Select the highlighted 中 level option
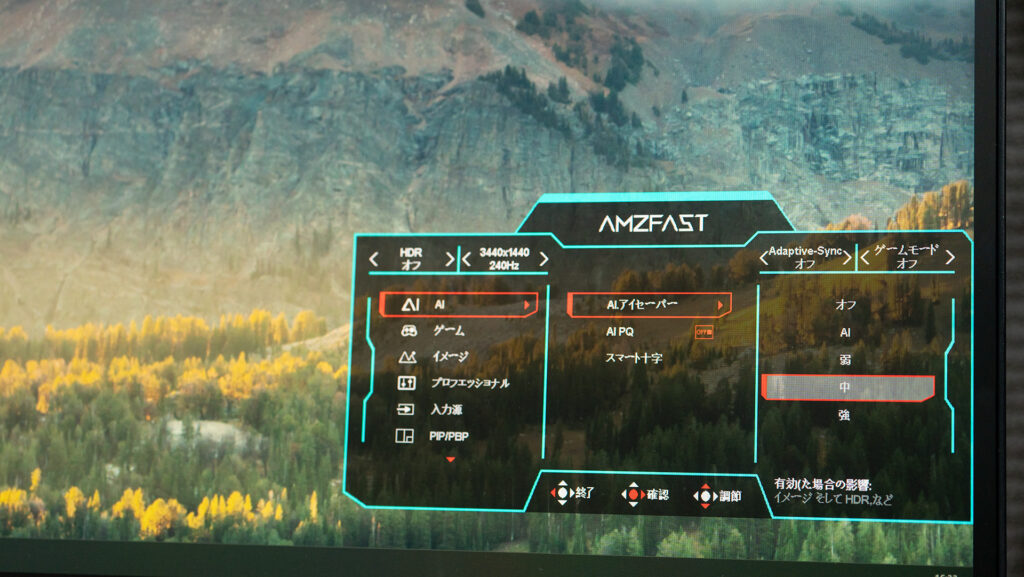Viewport: 1024px width, 577px height. click(x=846, y=387)
